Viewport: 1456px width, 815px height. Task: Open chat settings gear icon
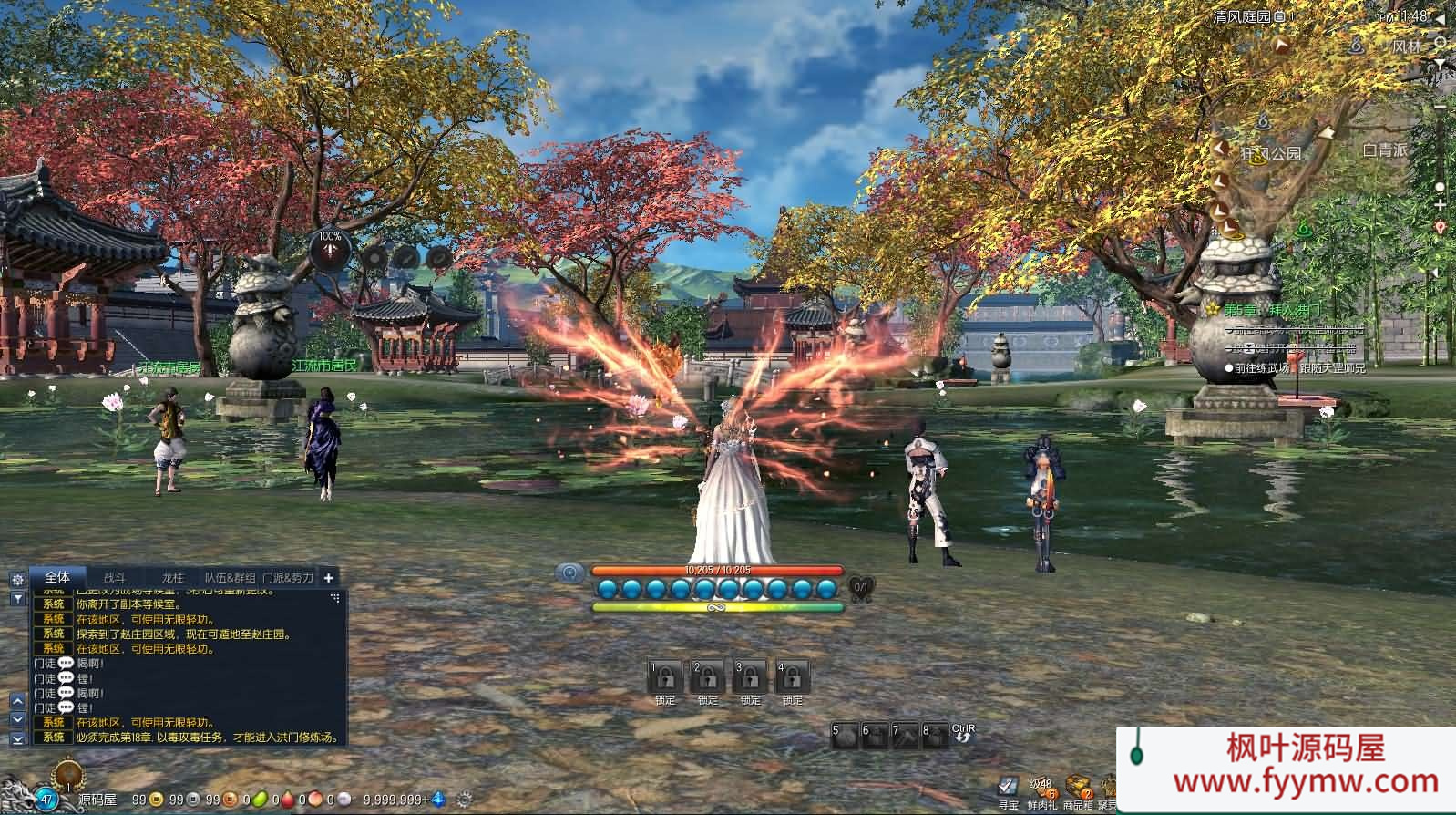17,580
